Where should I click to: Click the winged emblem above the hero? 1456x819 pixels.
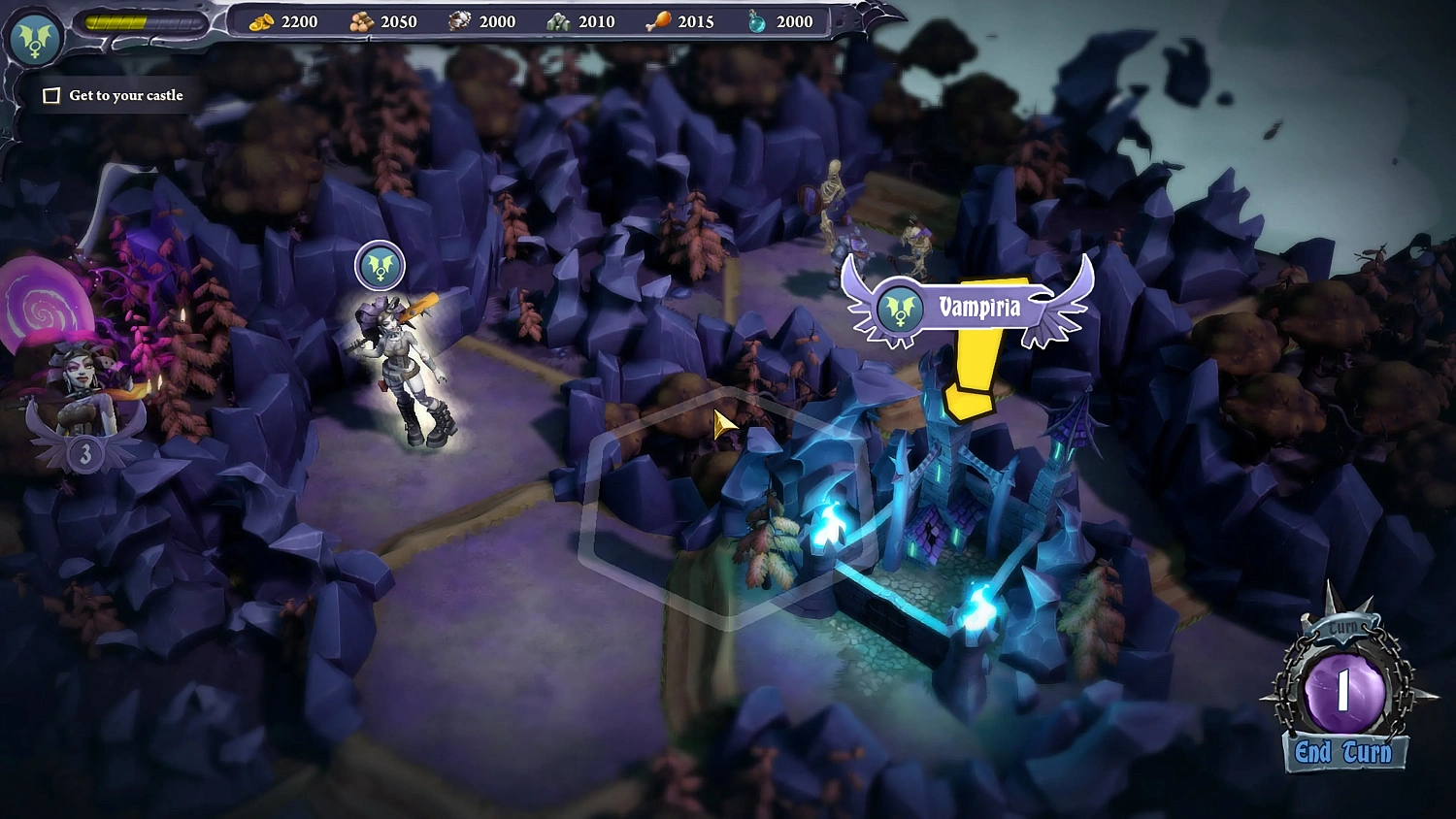pyautogui.click(x=379, y=265)
